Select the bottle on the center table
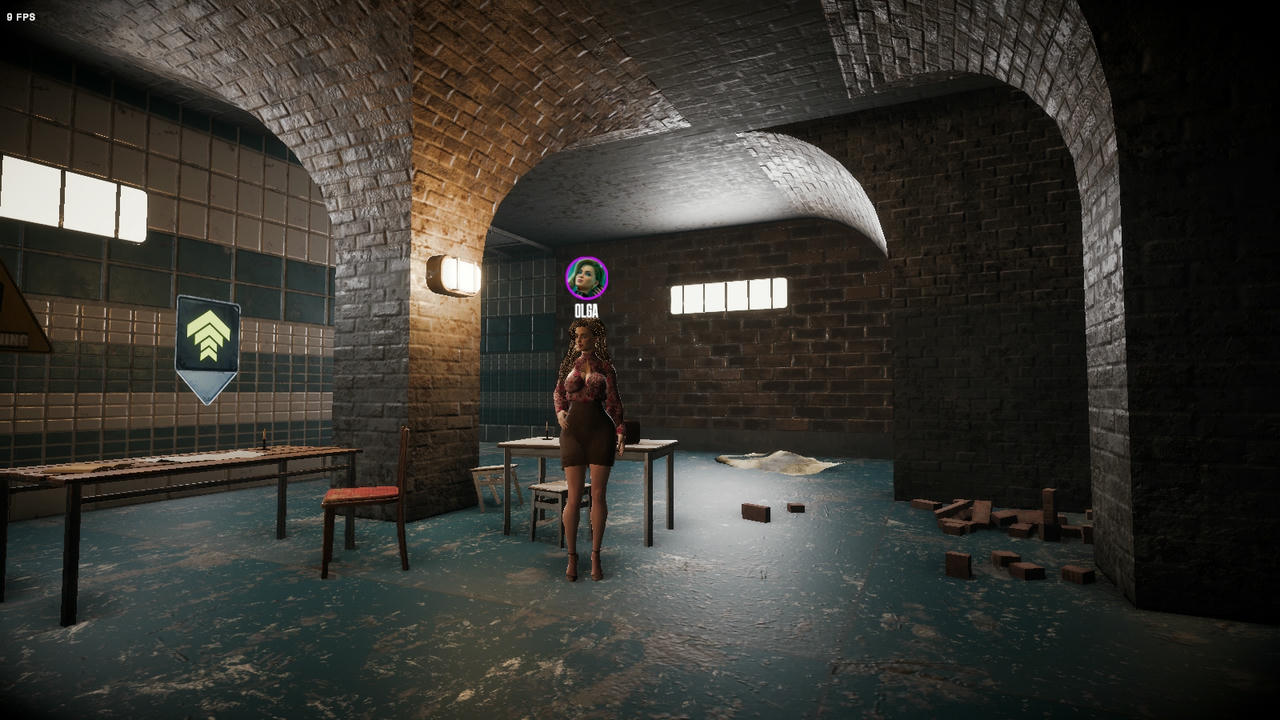Viewport: 1280px width, 720px height. point(548,430)
